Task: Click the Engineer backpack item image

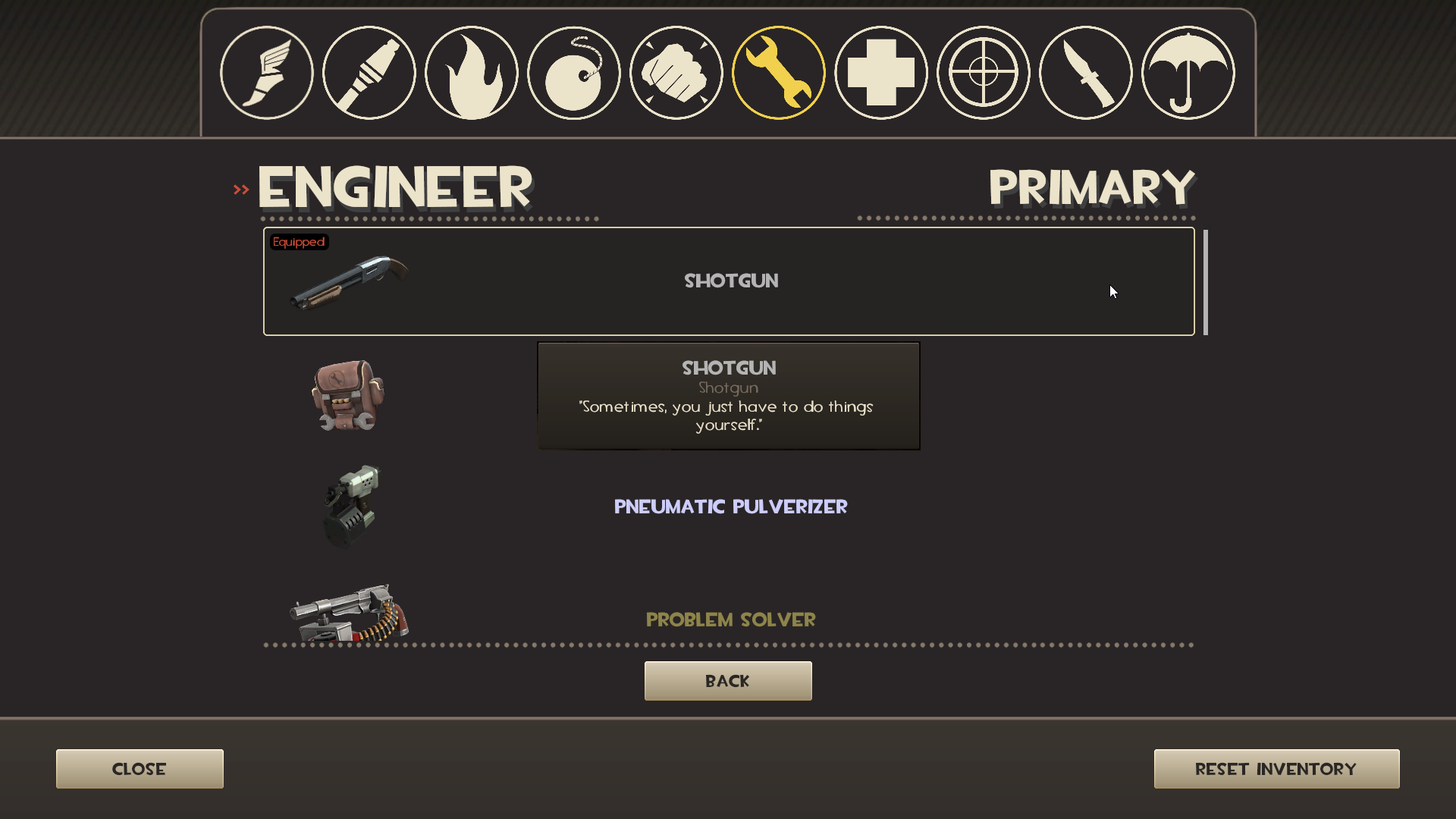Action: coord(349,396)
